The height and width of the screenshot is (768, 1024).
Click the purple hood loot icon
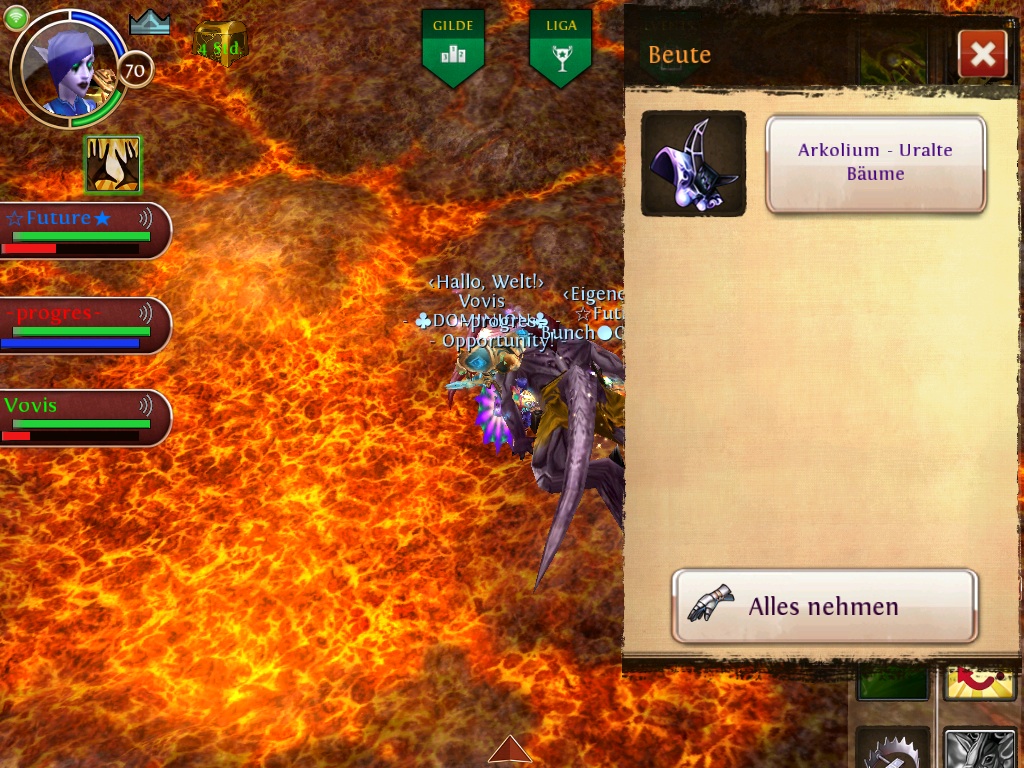coord(693,163)
